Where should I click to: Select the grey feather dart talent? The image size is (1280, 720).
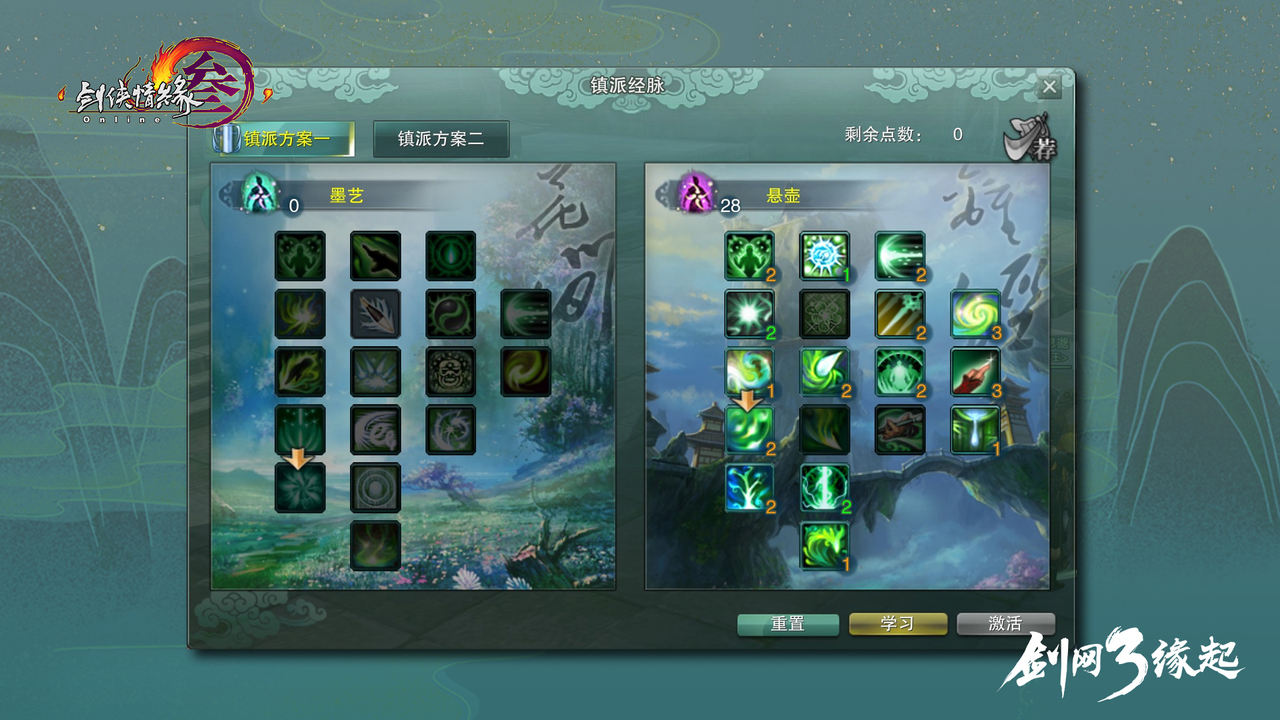point(376,314)
